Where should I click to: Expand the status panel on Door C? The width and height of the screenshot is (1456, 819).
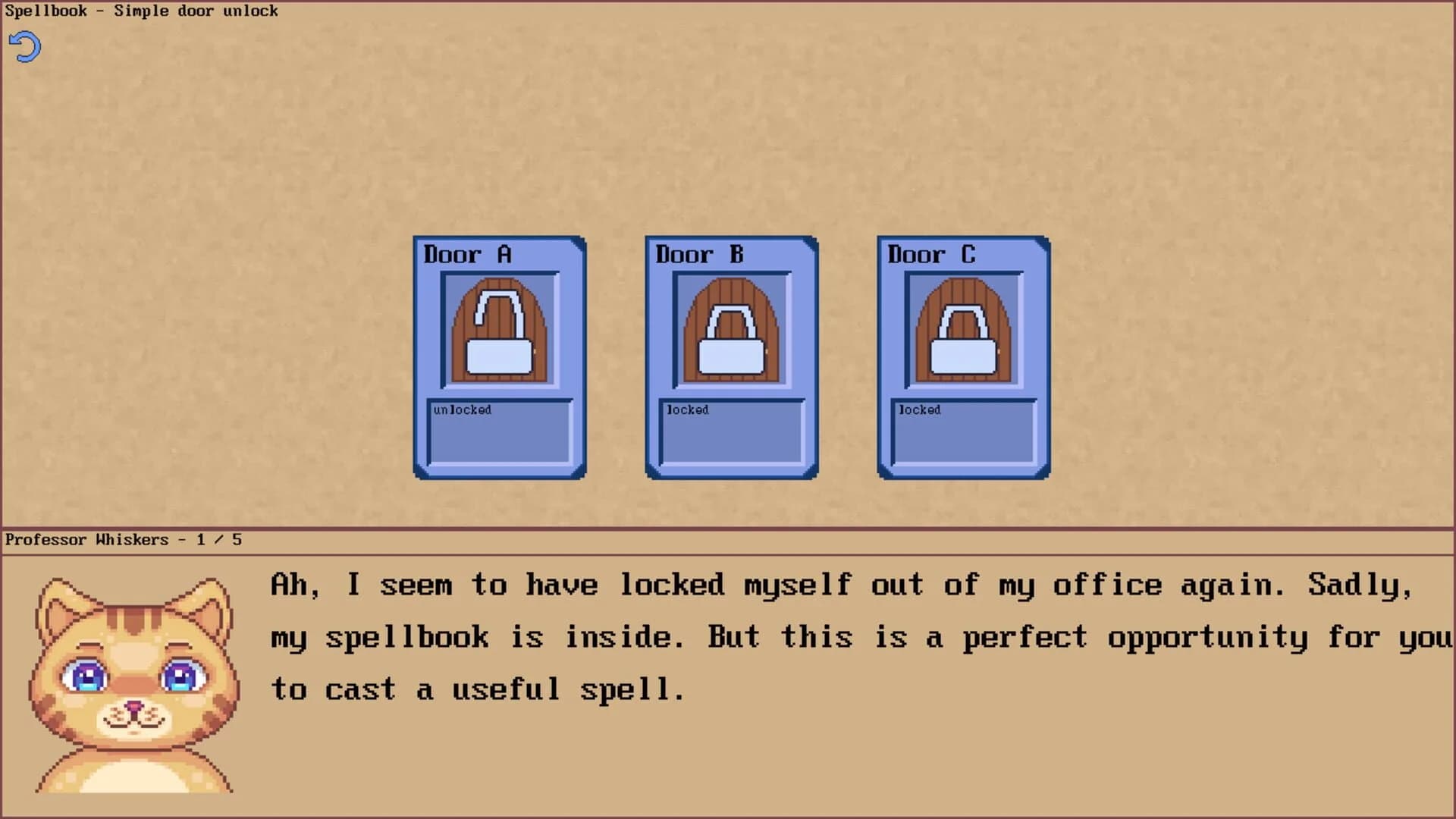click(x=963, y=432)
